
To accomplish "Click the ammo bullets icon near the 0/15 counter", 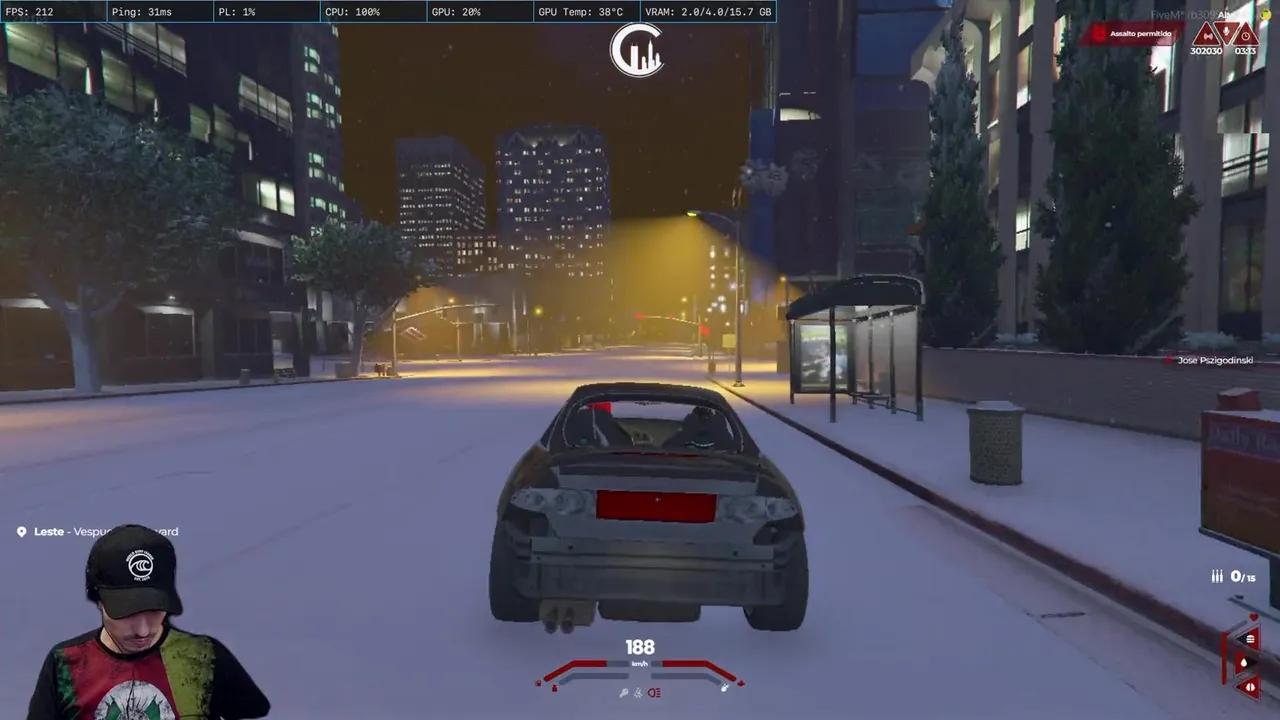I will (x=1216, y=576).
